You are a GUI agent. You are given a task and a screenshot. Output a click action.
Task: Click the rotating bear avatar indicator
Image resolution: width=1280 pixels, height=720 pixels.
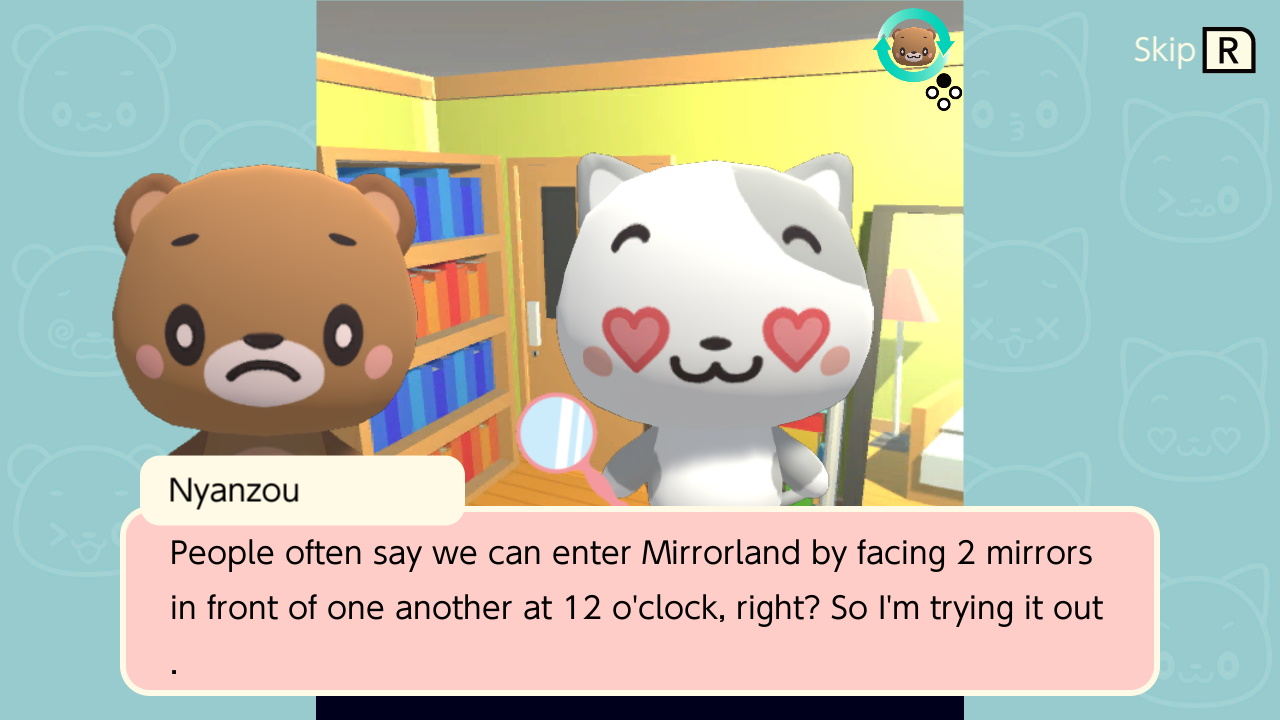[x=913, y=47]
